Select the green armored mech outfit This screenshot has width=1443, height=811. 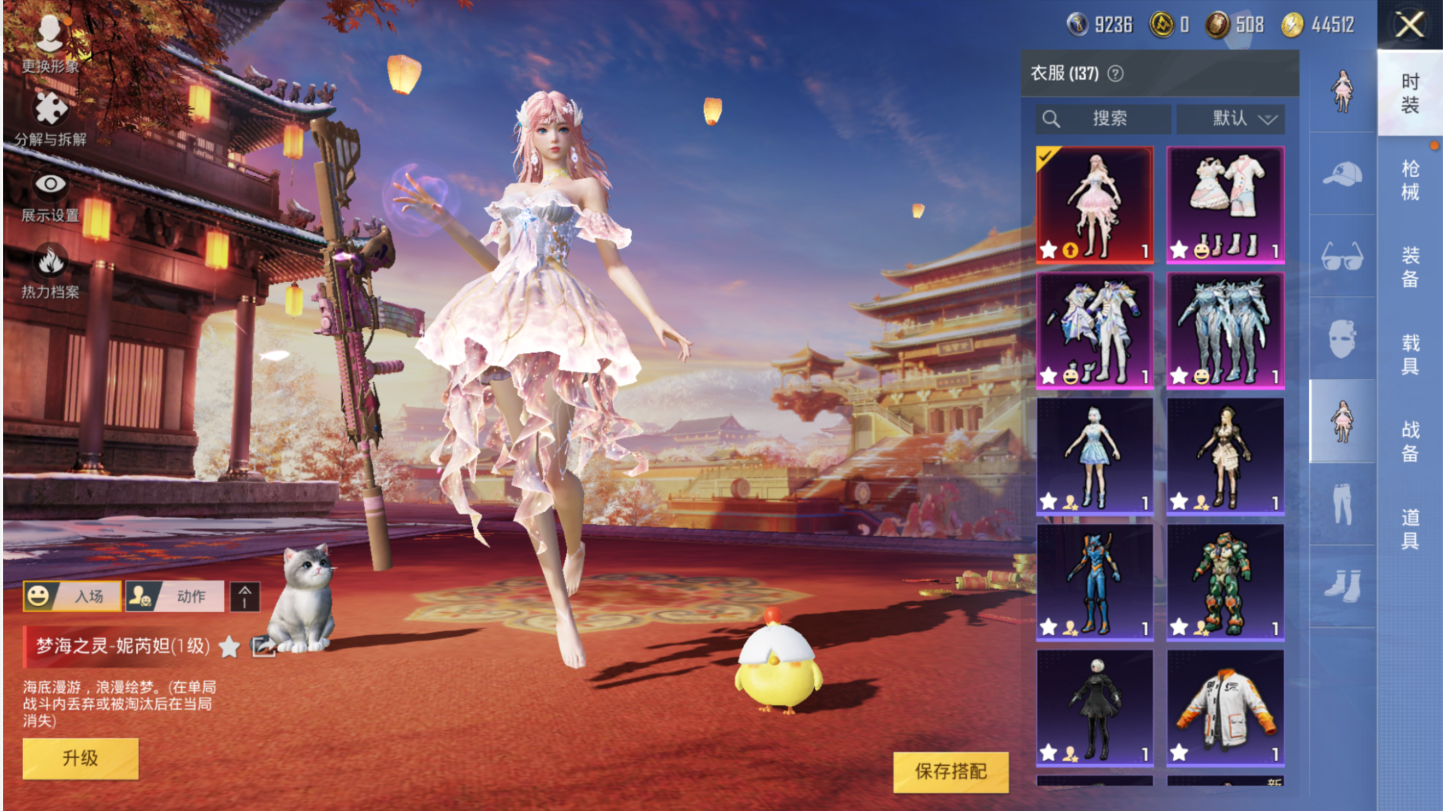(x=1225, y=582)
